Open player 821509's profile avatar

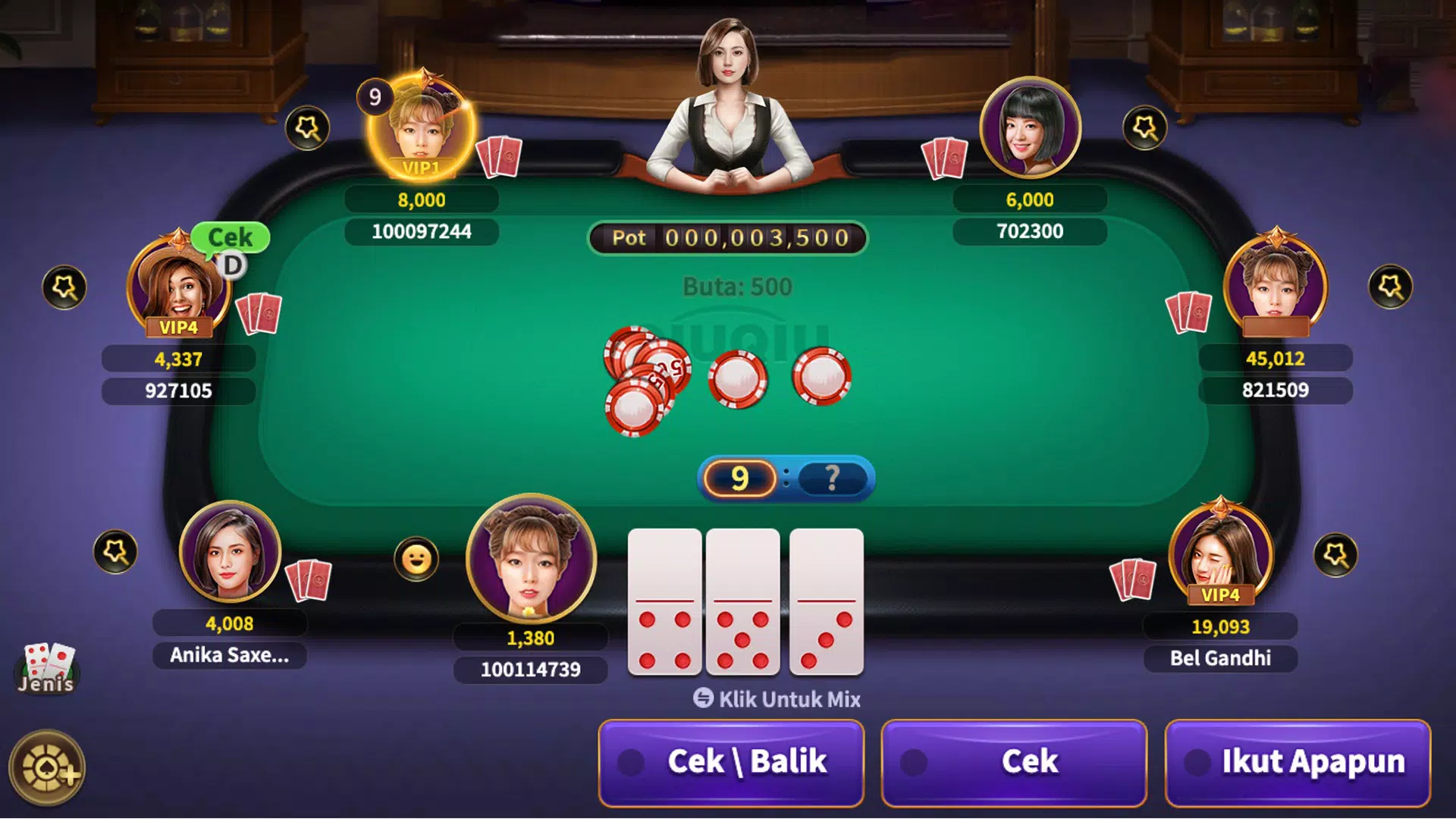click(1275, 284)
